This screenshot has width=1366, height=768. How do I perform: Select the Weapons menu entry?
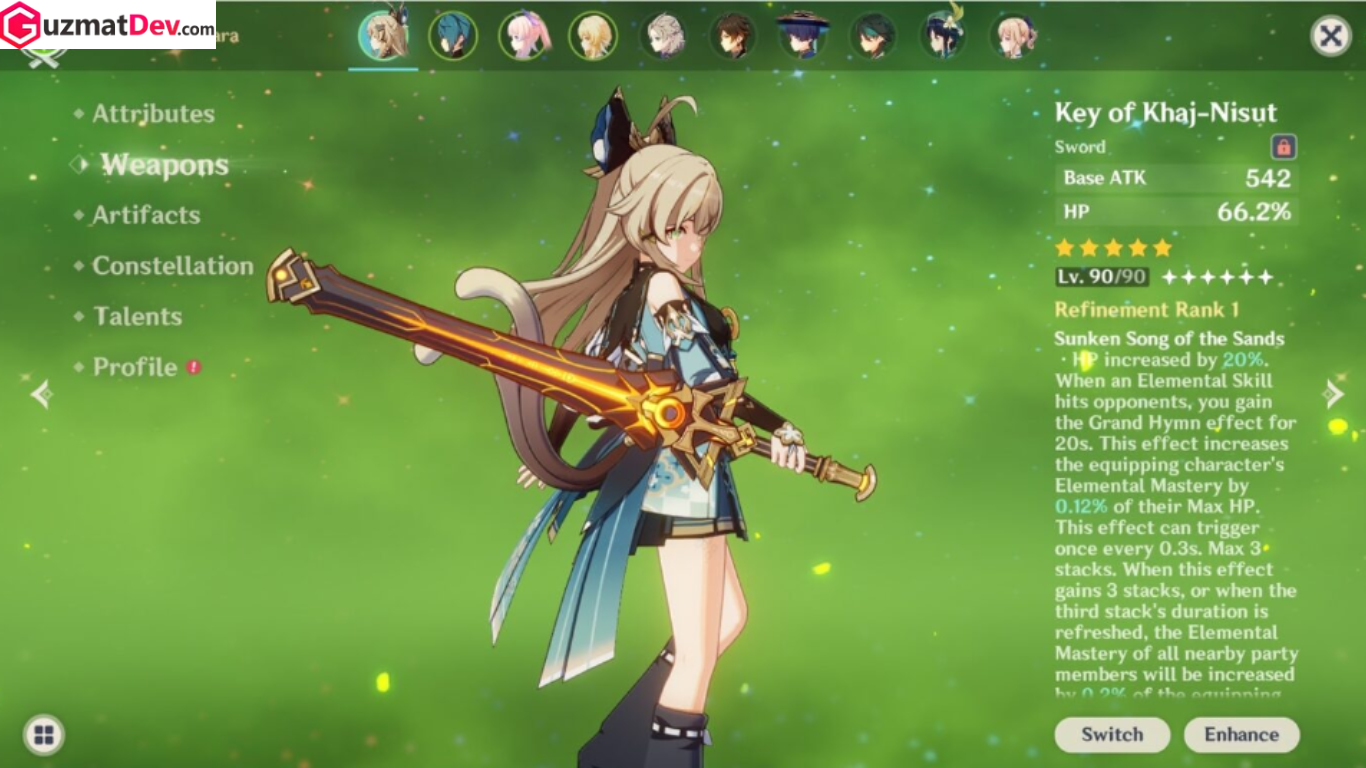(164, 165)
